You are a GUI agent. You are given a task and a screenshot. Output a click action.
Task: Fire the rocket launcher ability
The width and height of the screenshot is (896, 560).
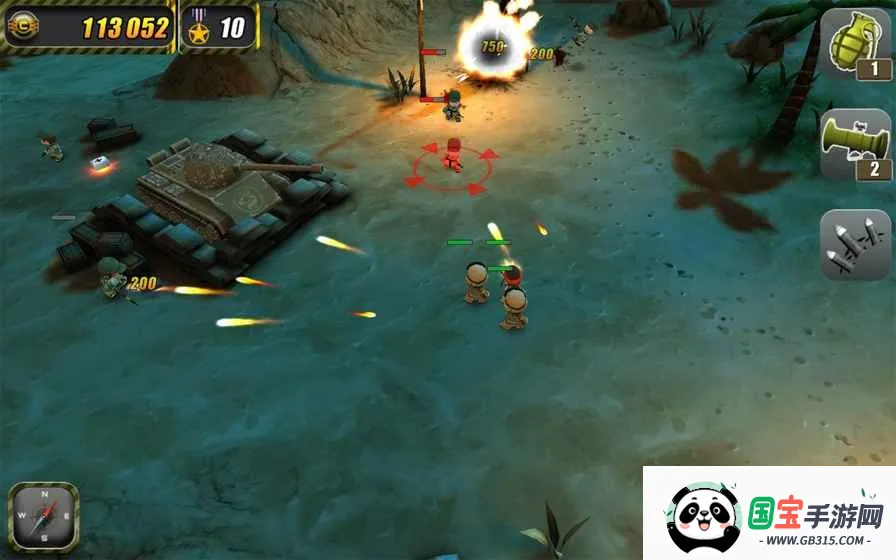[x=855, y=145]
